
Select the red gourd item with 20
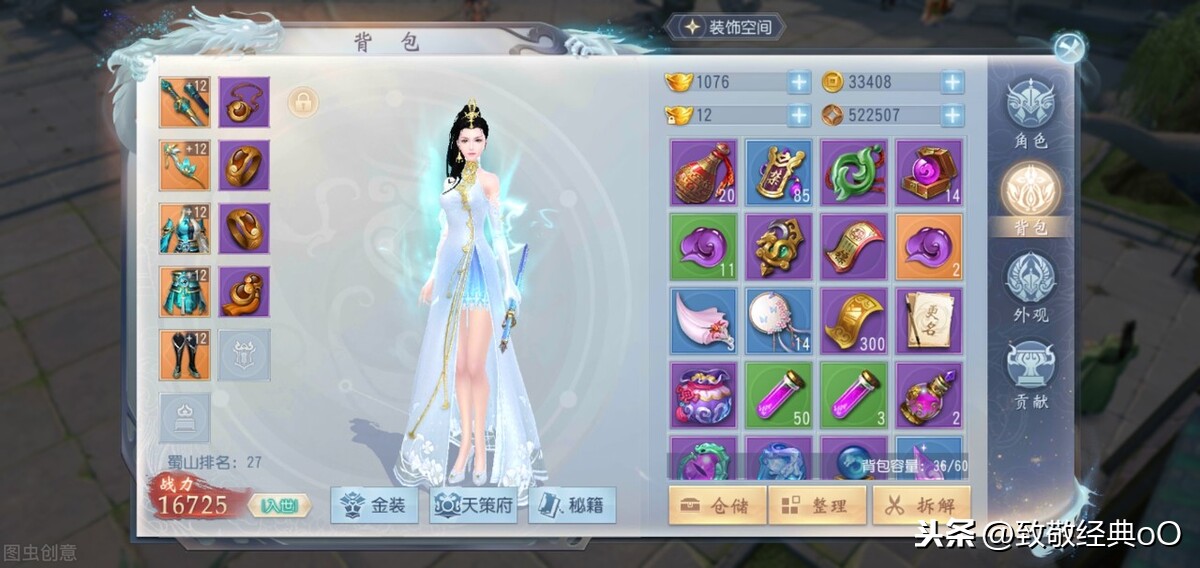[703, 172]
